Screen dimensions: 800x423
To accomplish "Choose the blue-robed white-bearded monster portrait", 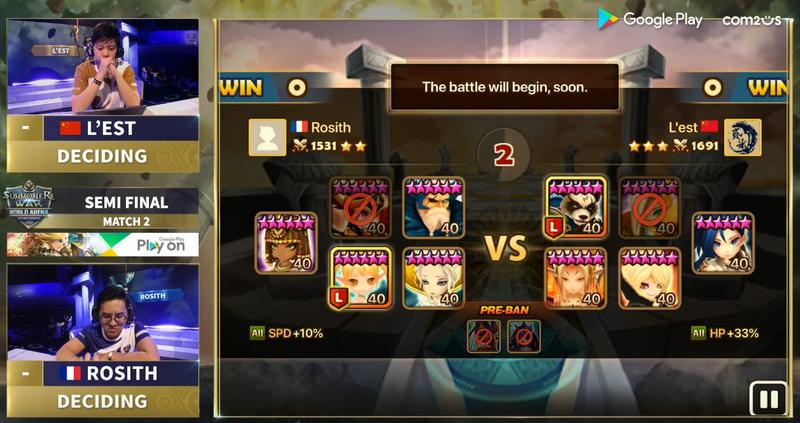I will pos(434,208).
